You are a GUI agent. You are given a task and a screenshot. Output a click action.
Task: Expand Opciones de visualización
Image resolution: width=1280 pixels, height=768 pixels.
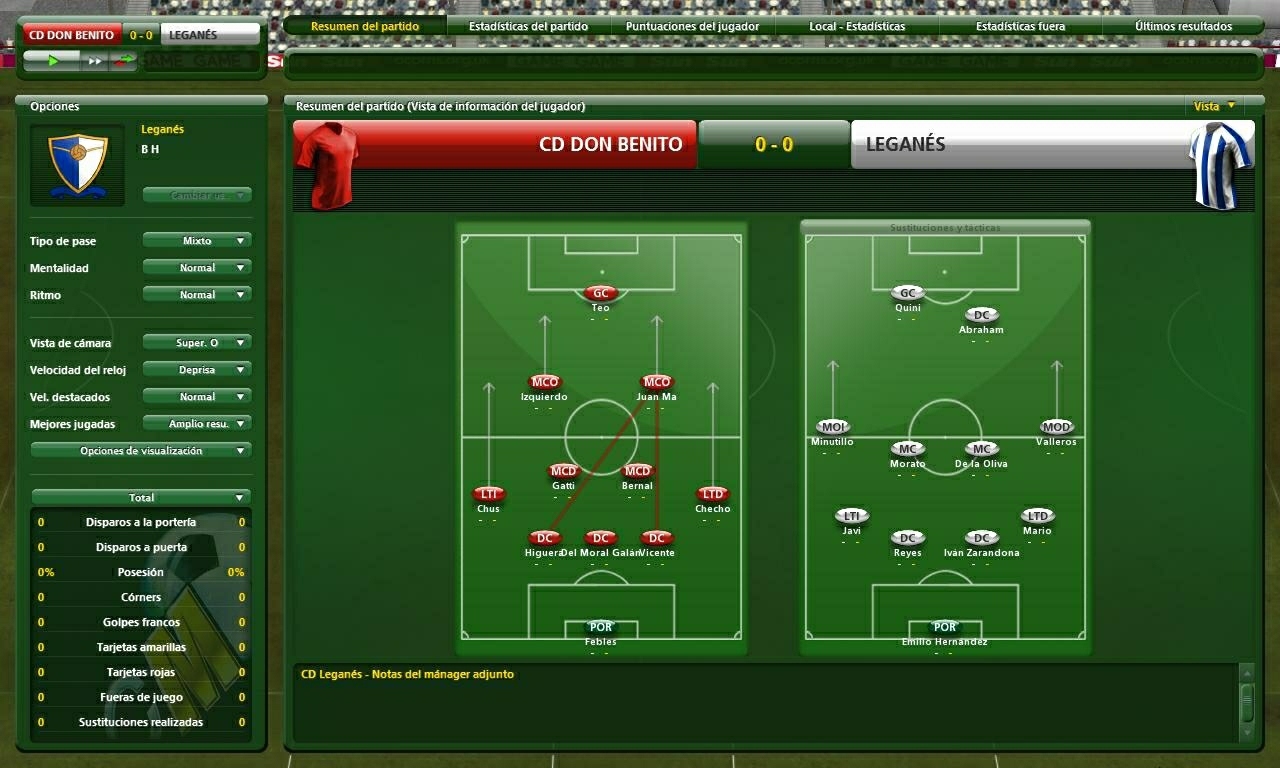140,449
